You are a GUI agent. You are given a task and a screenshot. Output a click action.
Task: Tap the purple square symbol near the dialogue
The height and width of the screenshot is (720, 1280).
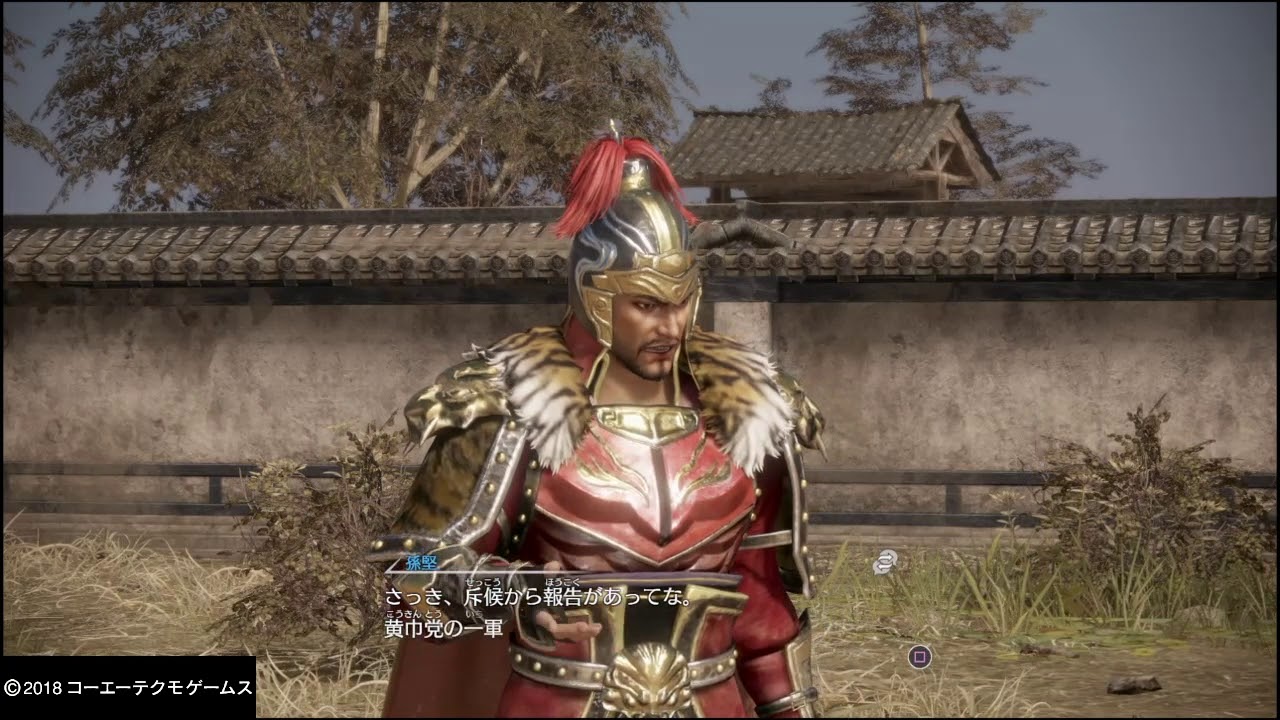(x=921, y=655)
